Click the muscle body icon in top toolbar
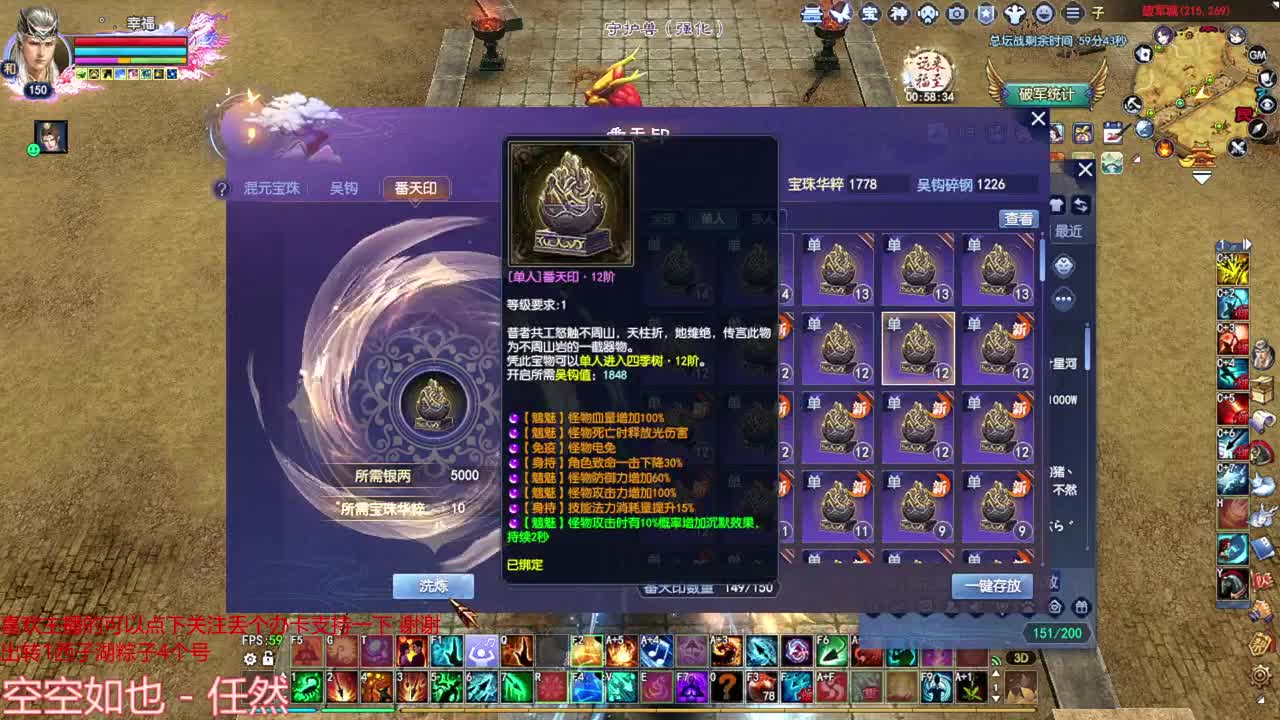The width and height of the screenshot is (1280, 720). click(1014, 14)
